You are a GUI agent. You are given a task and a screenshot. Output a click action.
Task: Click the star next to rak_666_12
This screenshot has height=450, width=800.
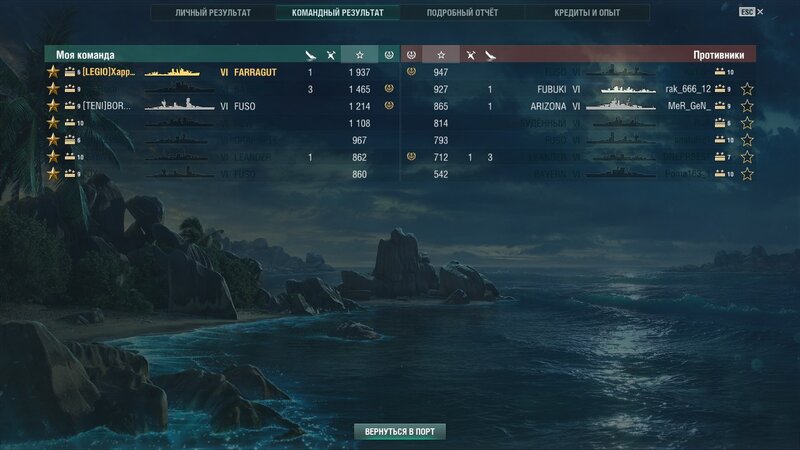[747, 90]
